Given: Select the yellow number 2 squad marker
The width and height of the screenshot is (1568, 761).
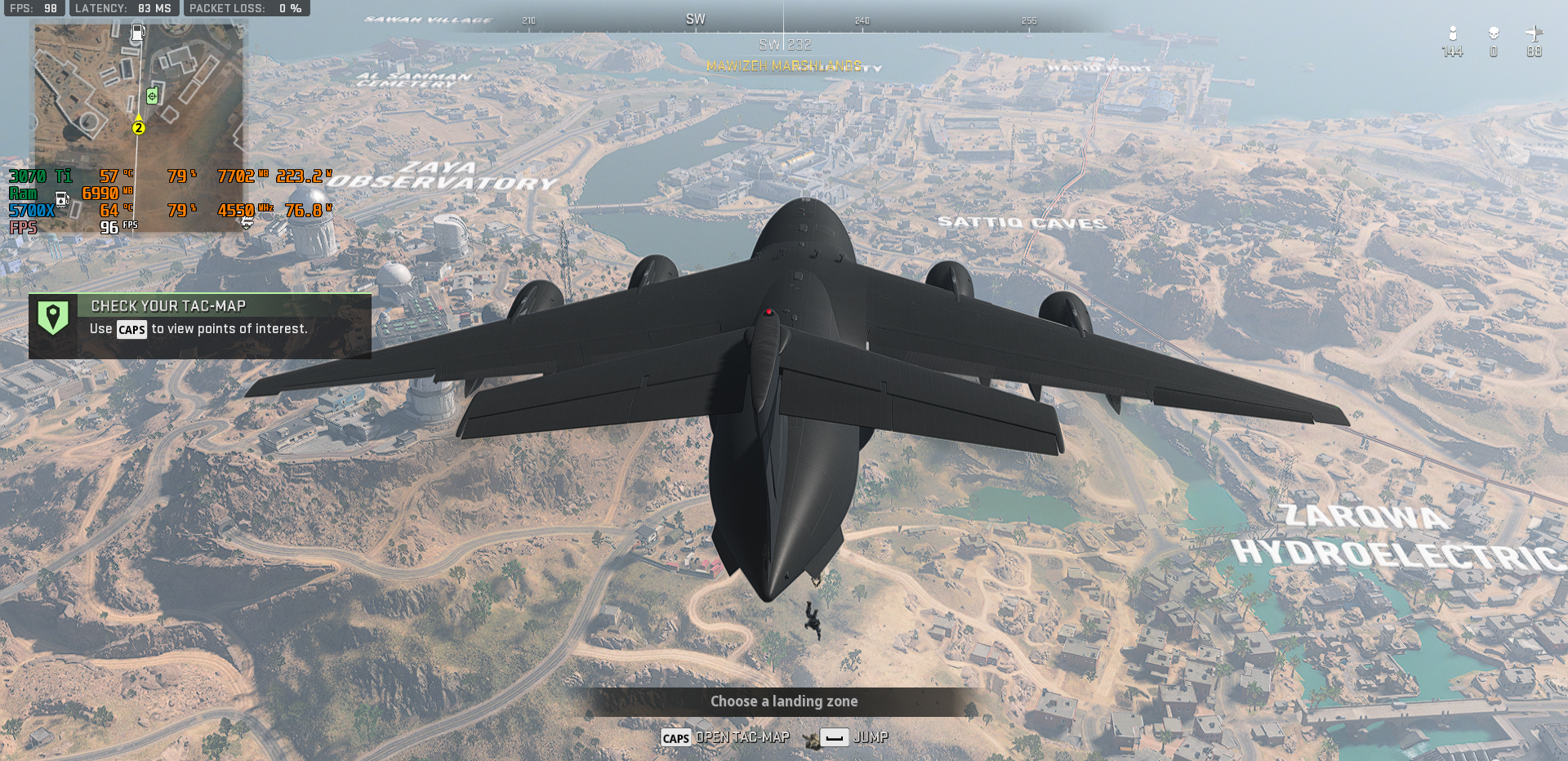Looking at the screenshot, I should click(x=139, y=127).
